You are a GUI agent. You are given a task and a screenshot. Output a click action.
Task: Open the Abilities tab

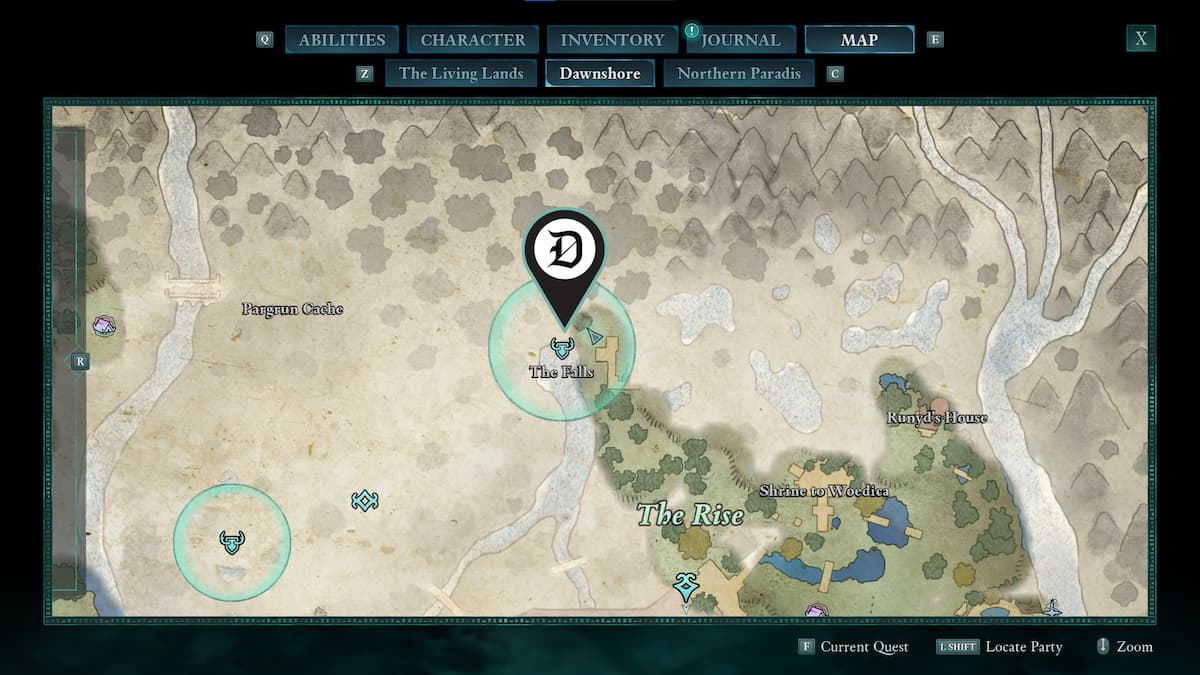342,40
